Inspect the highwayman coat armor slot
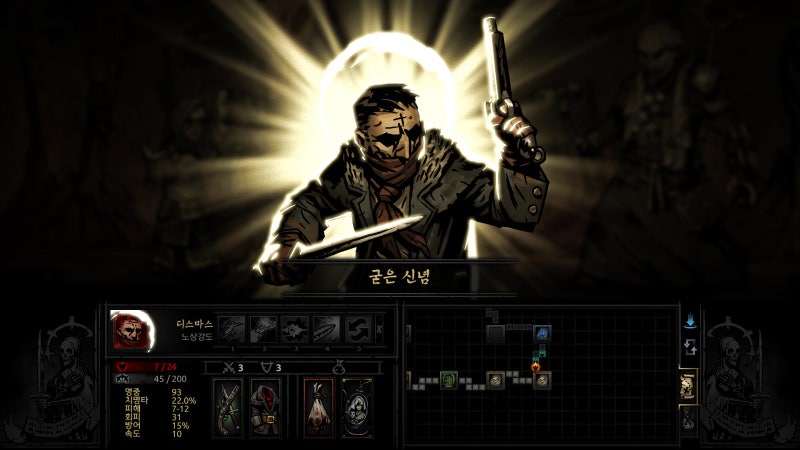 coord(263,407)
